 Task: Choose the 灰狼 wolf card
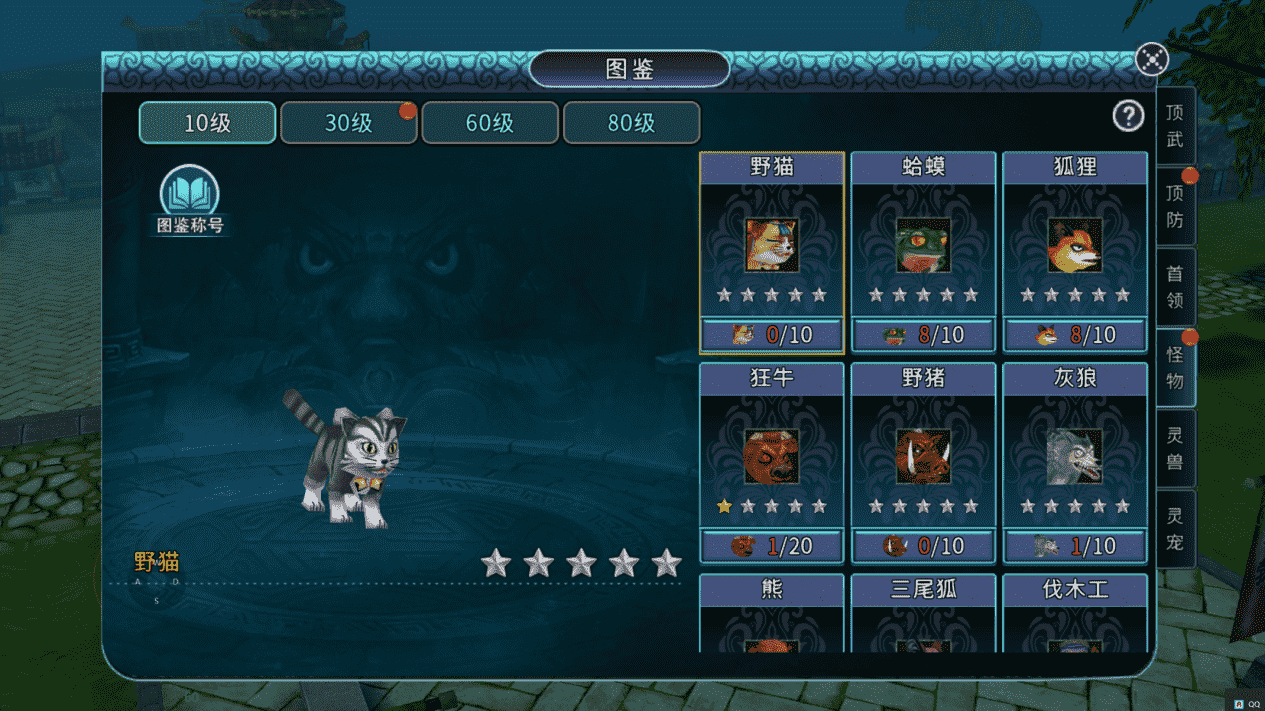[x=1075, y=463]
